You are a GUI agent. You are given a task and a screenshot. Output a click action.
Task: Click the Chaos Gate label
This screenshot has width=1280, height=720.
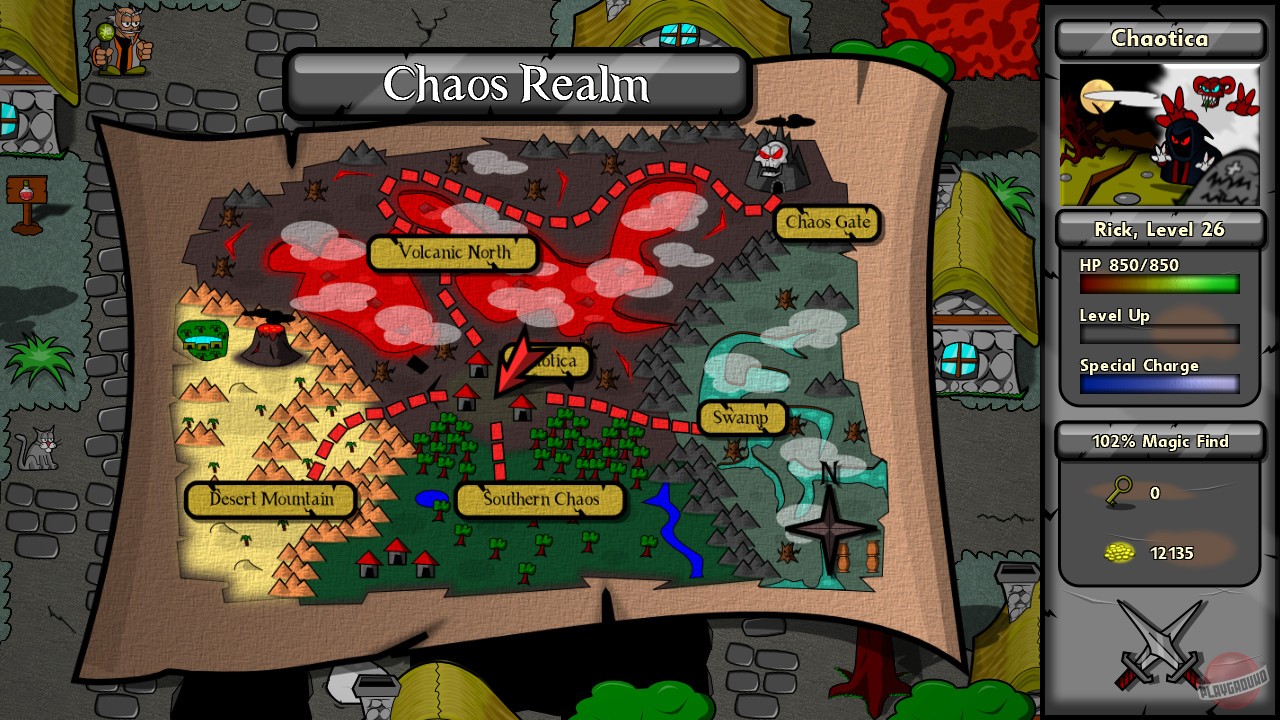tap(827, 223)
